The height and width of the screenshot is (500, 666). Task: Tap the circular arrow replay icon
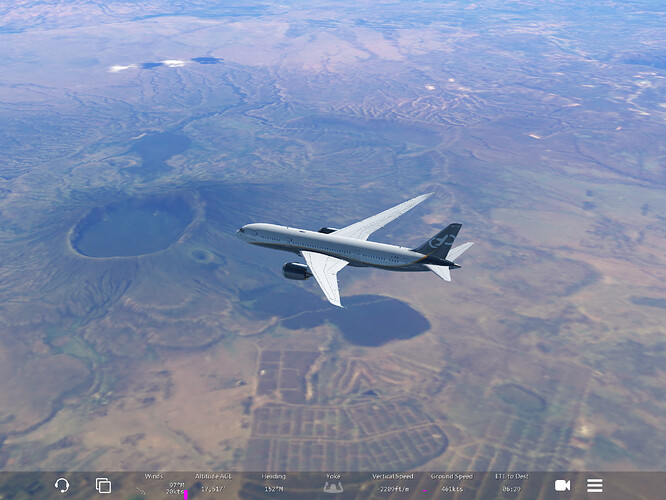(62, 485)
